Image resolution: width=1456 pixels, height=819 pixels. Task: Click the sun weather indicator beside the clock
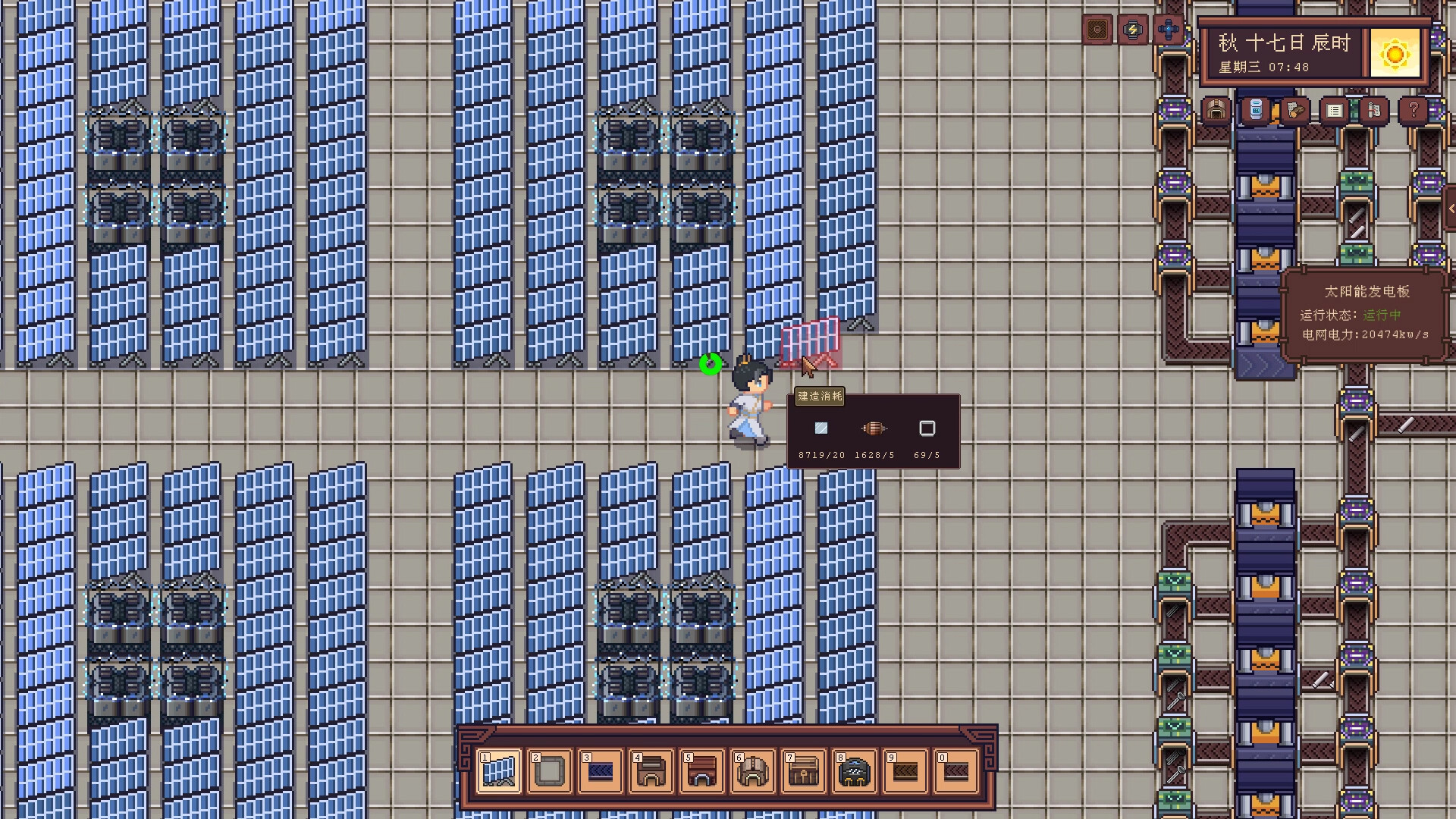(1395, 52)
